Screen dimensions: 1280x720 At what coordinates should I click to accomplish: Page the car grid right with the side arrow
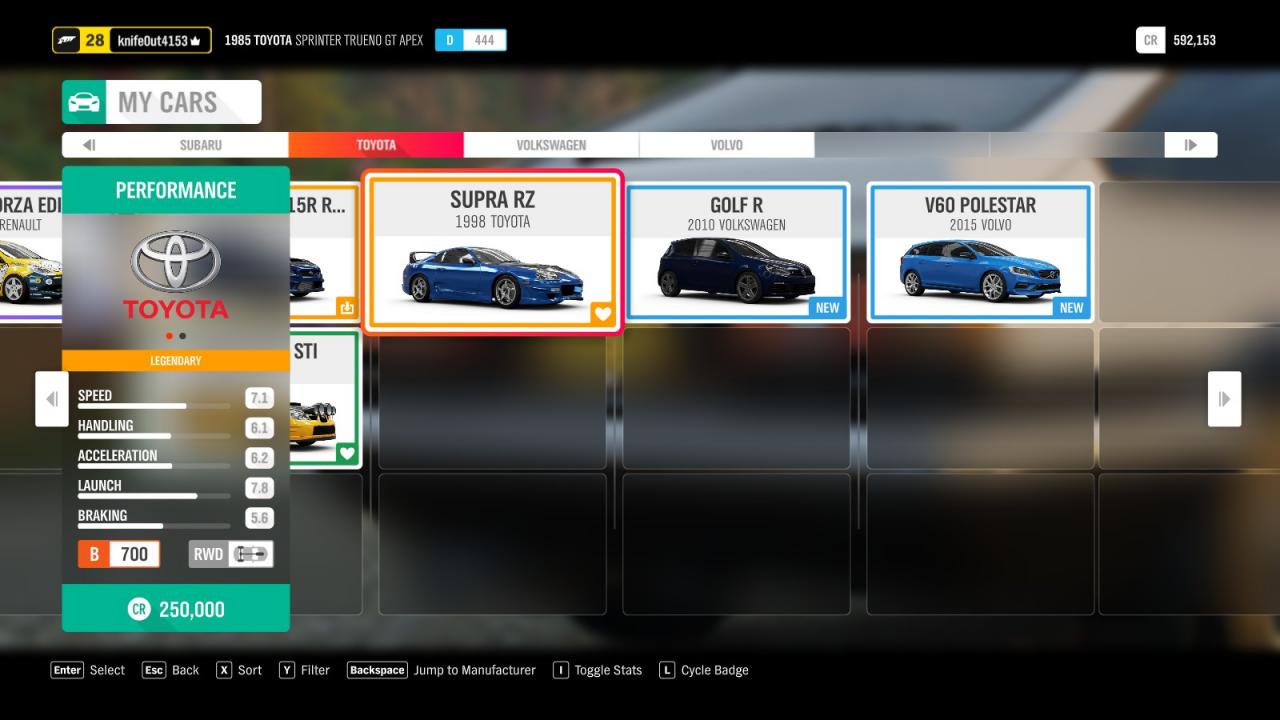[1224, 399]
